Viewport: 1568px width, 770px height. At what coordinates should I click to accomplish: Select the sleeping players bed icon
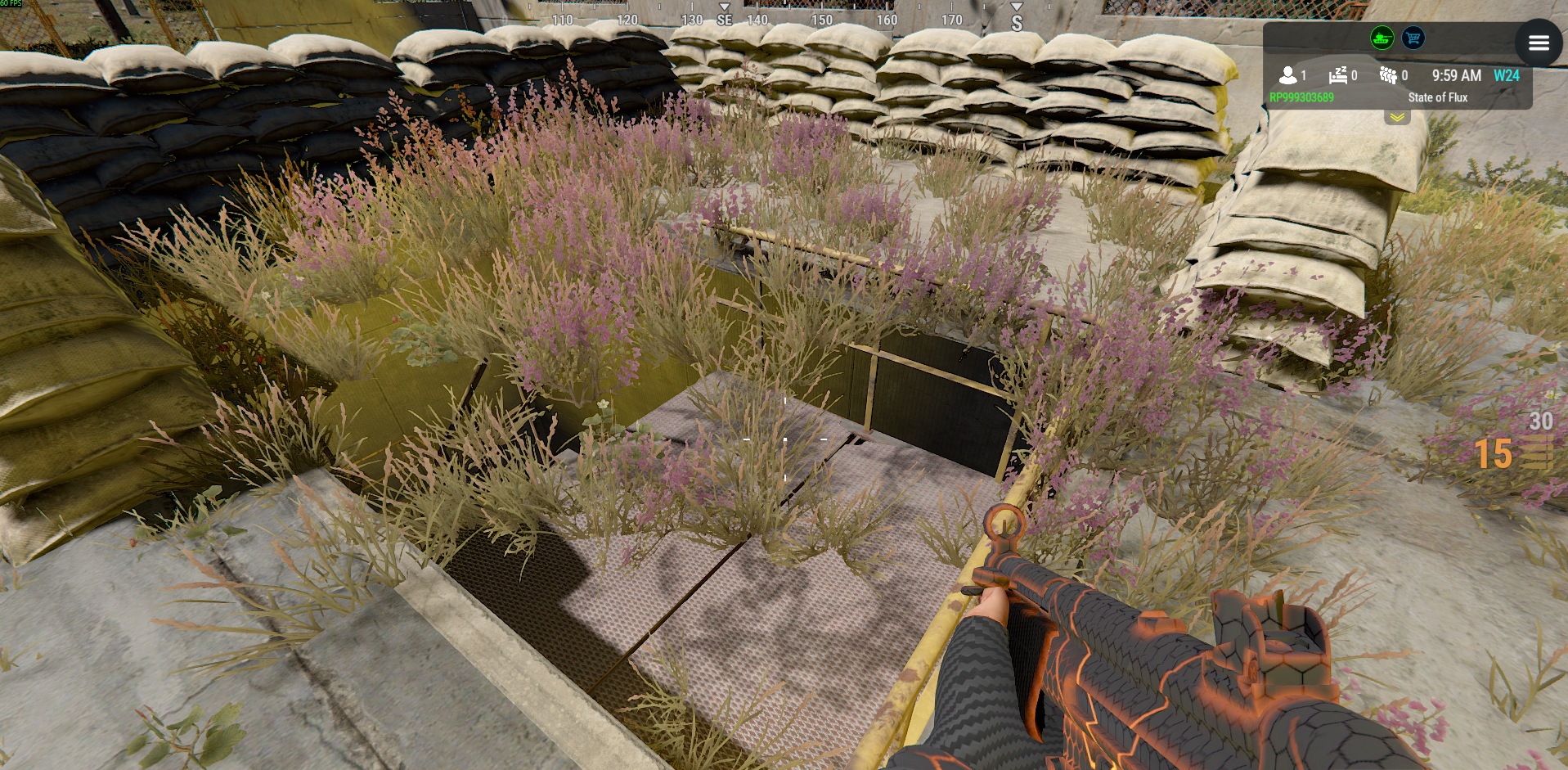point(1338,75)
